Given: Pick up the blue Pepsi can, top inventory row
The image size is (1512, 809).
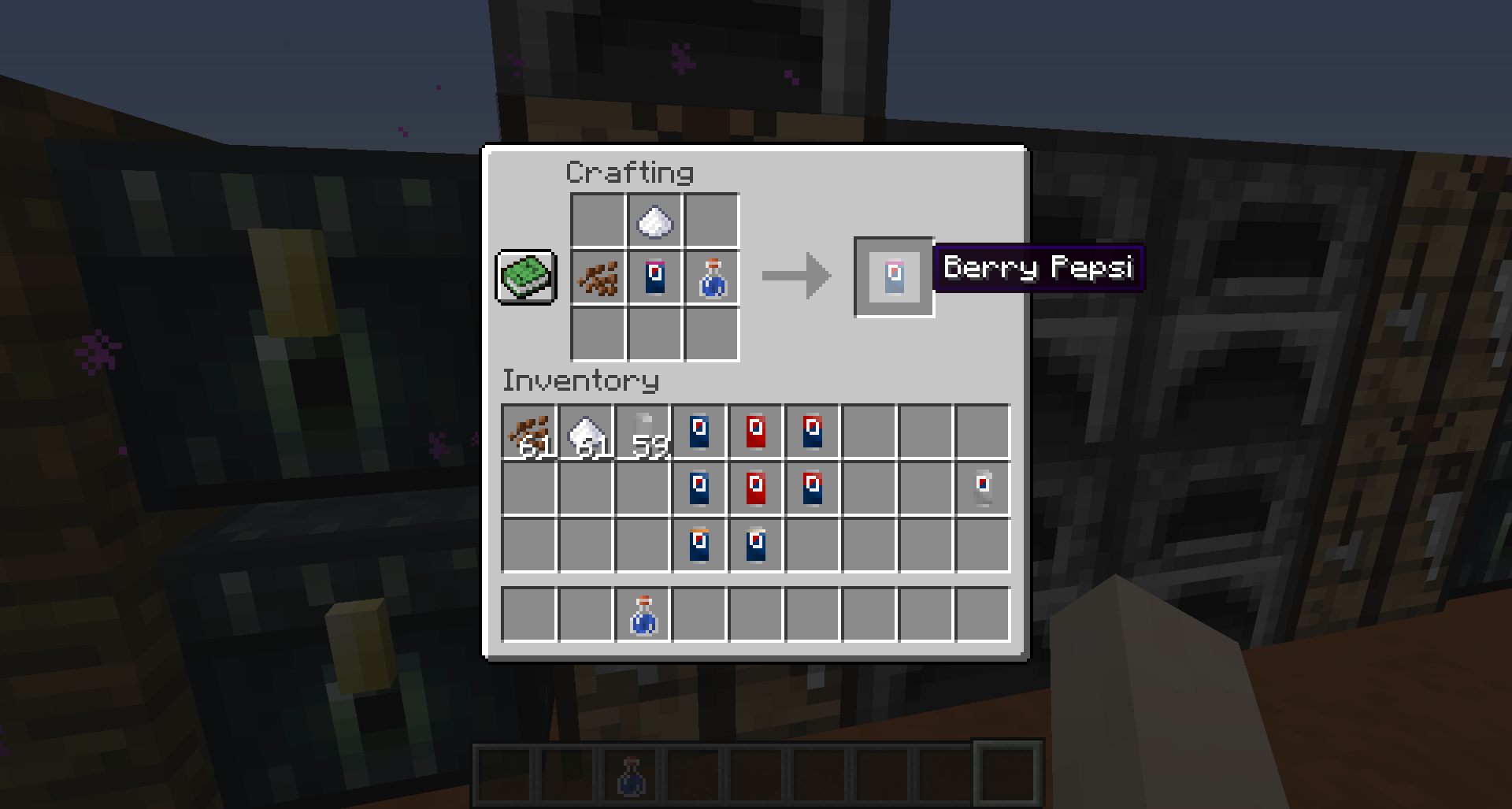Looking at the screenshot, I should tap(701, 432).
